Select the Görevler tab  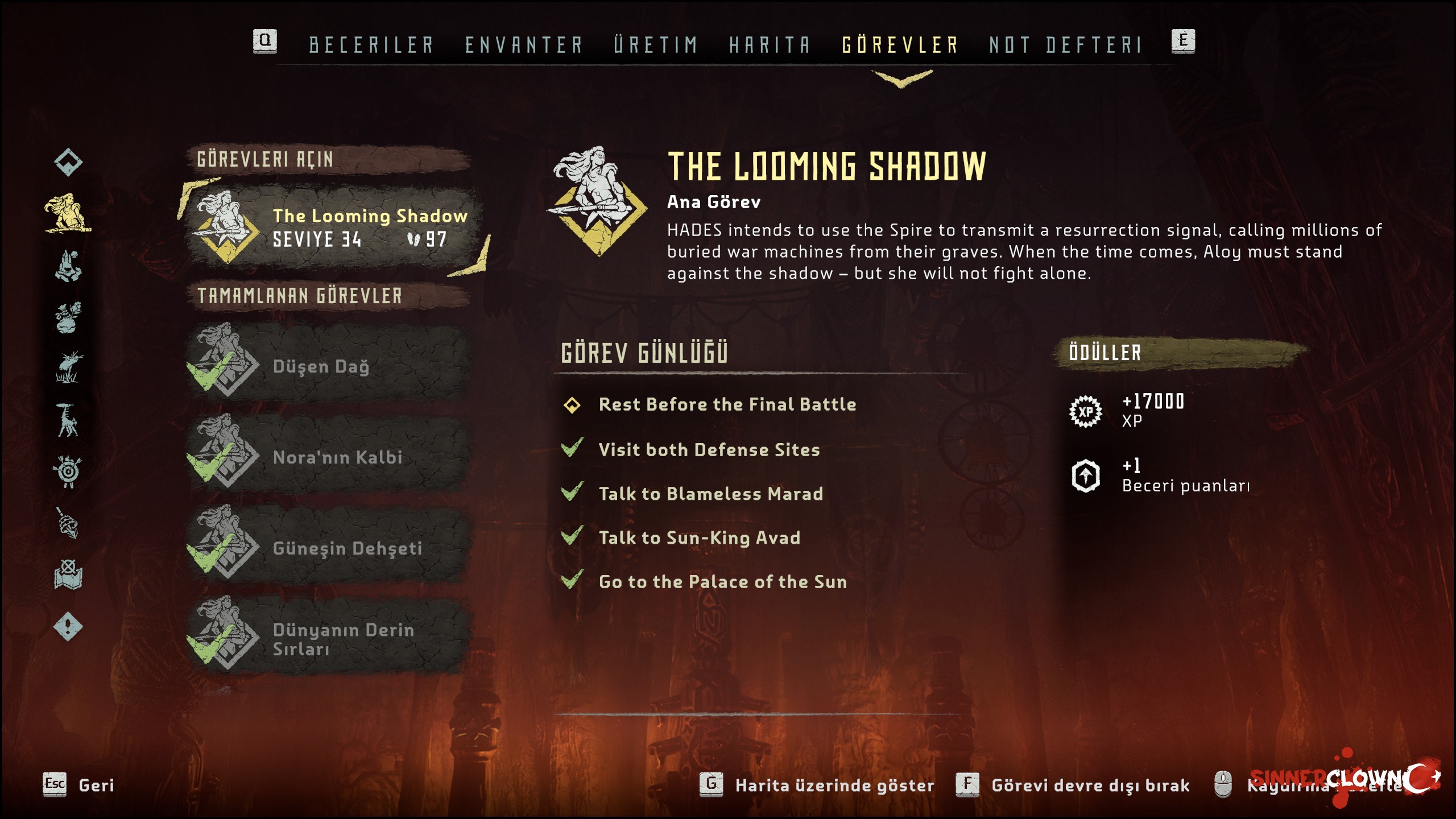coord(900,44)
